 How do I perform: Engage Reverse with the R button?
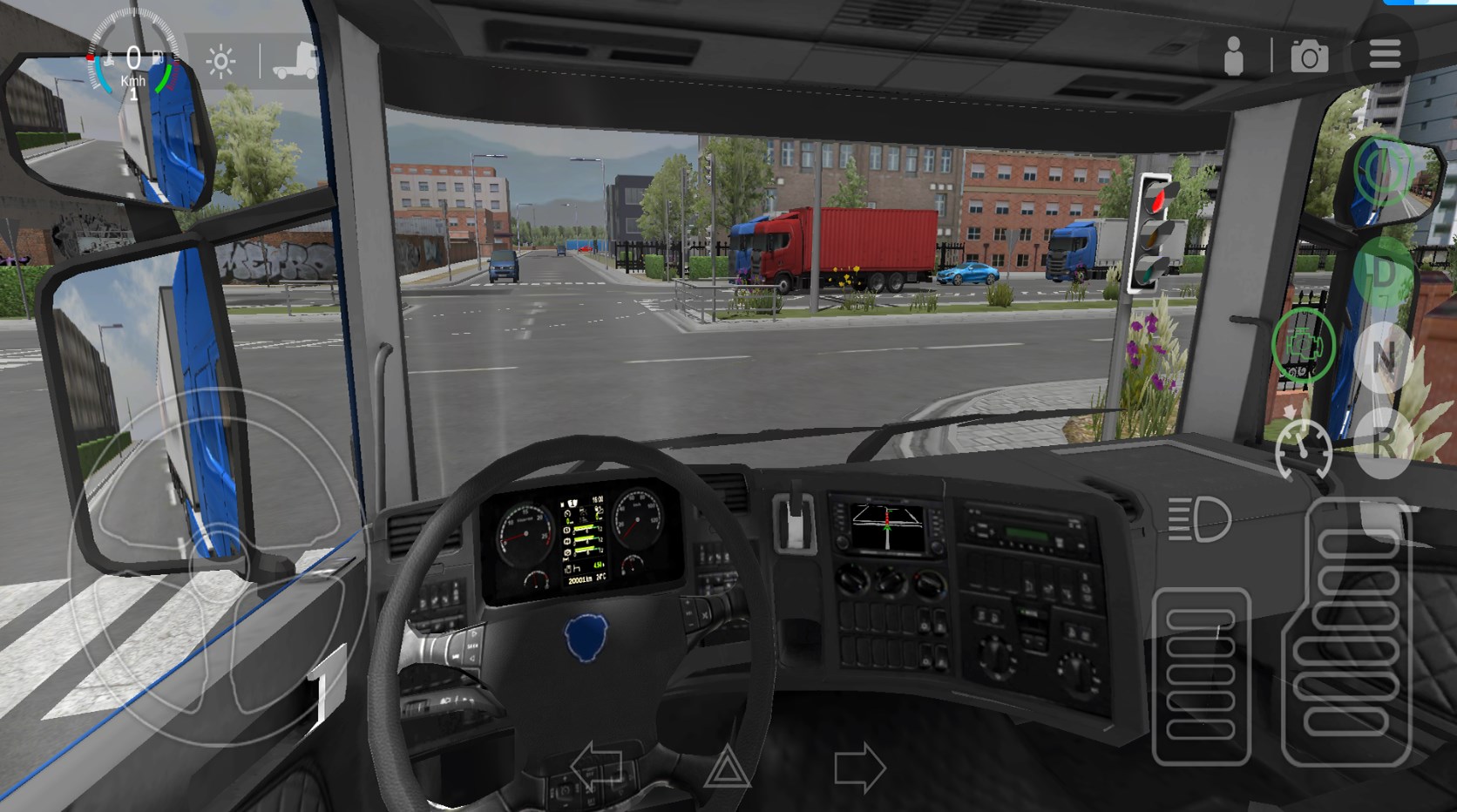click(1384, 443)
